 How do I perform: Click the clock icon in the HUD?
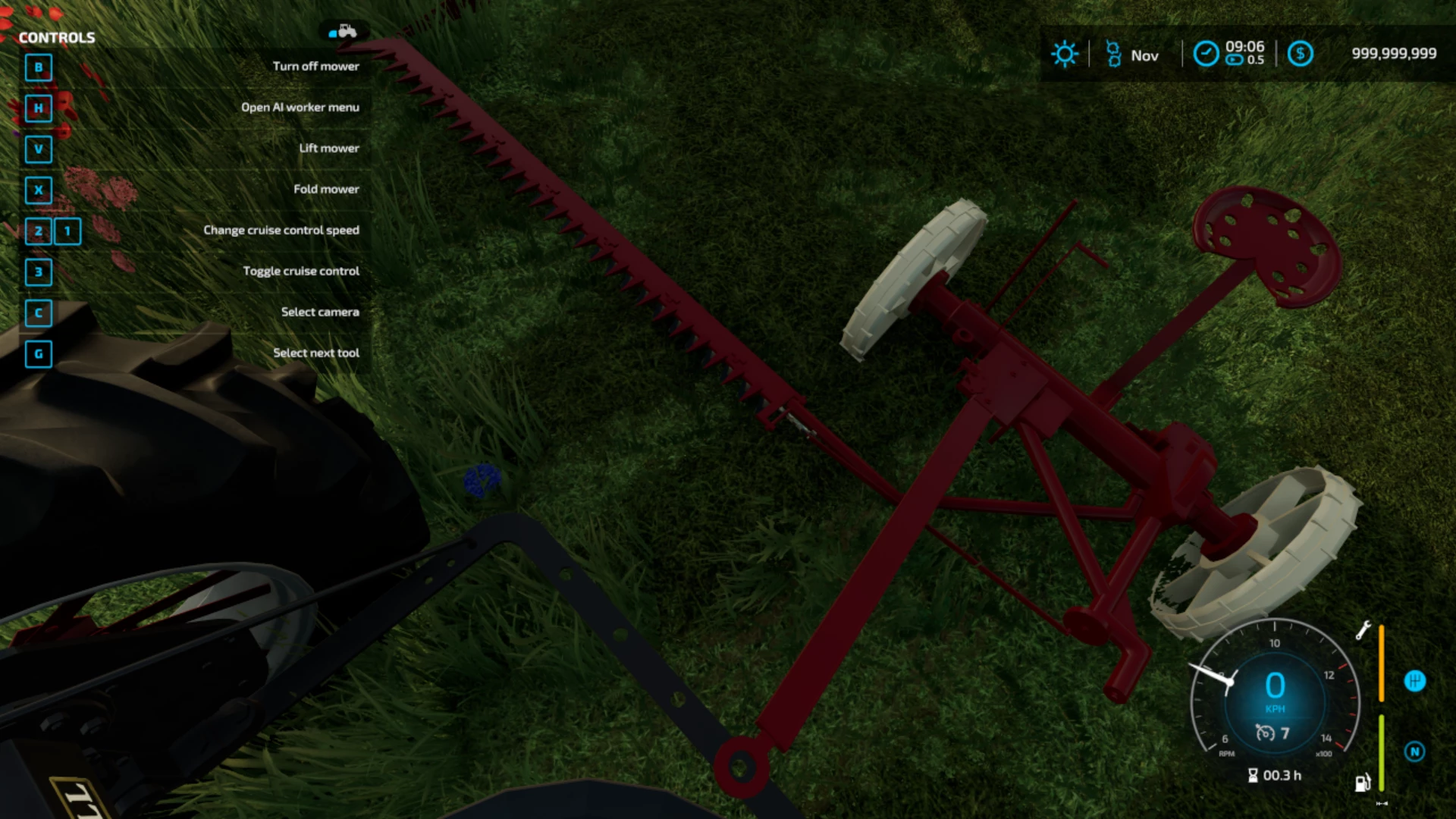[1207, 54]
